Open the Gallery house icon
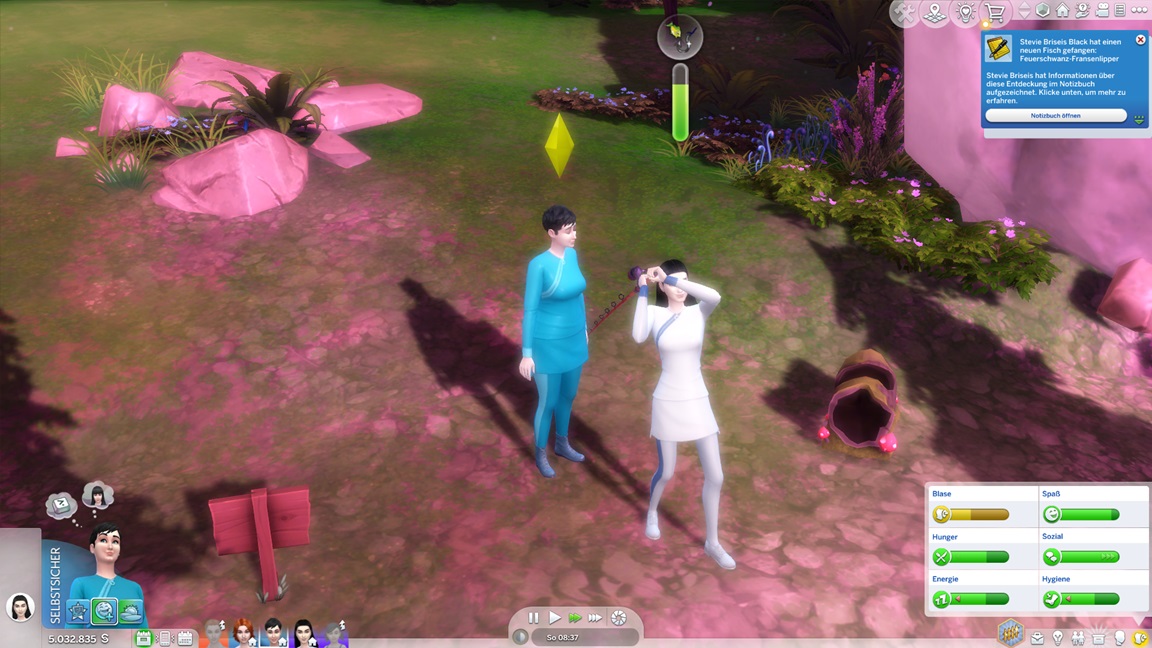 click(1062, 11)
